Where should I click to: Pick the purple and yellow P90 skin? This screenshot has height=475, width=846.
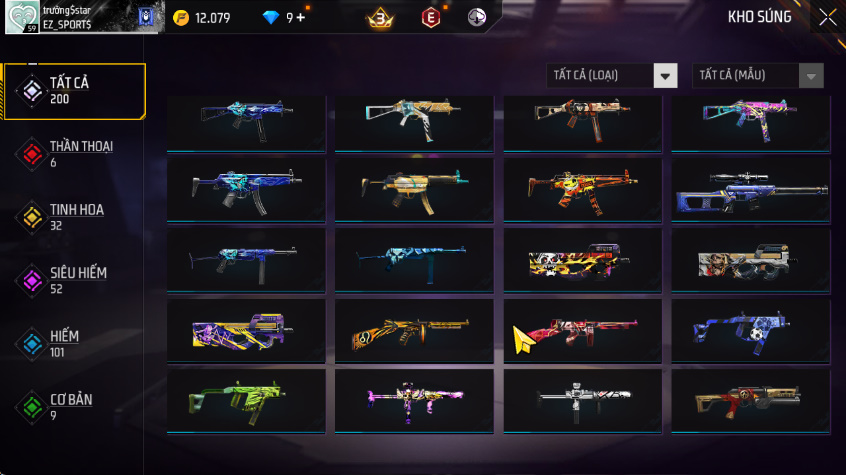(x=246, y=331)
